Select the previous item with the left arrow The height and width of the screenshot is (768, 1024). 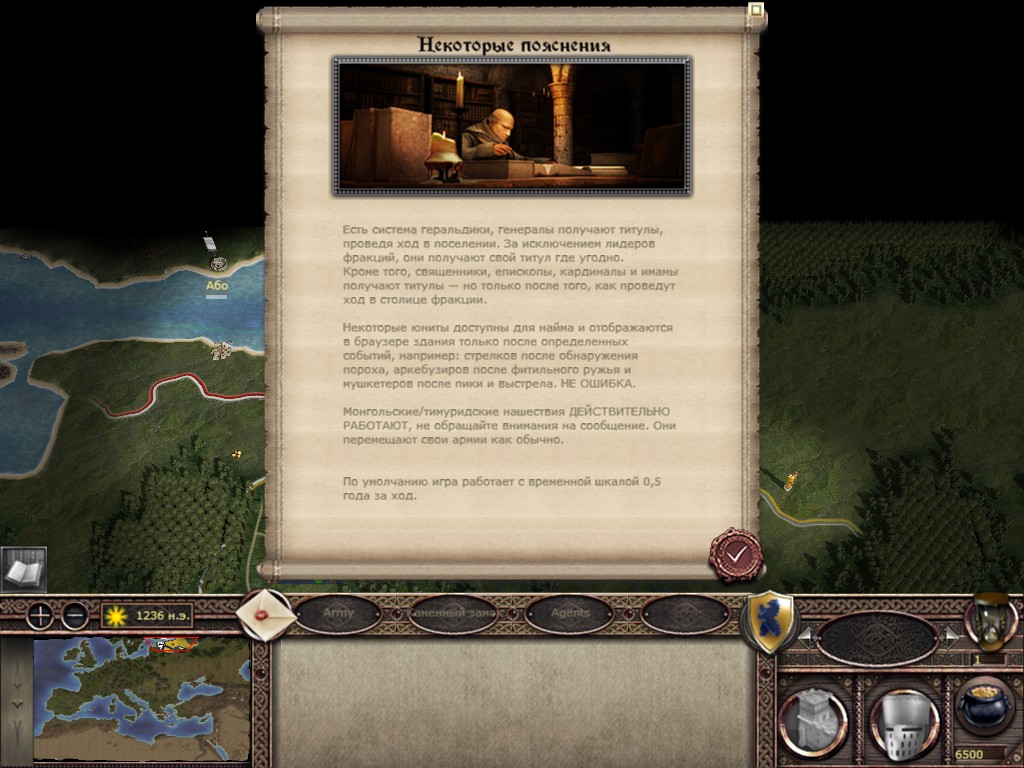(x=803, y=635)
